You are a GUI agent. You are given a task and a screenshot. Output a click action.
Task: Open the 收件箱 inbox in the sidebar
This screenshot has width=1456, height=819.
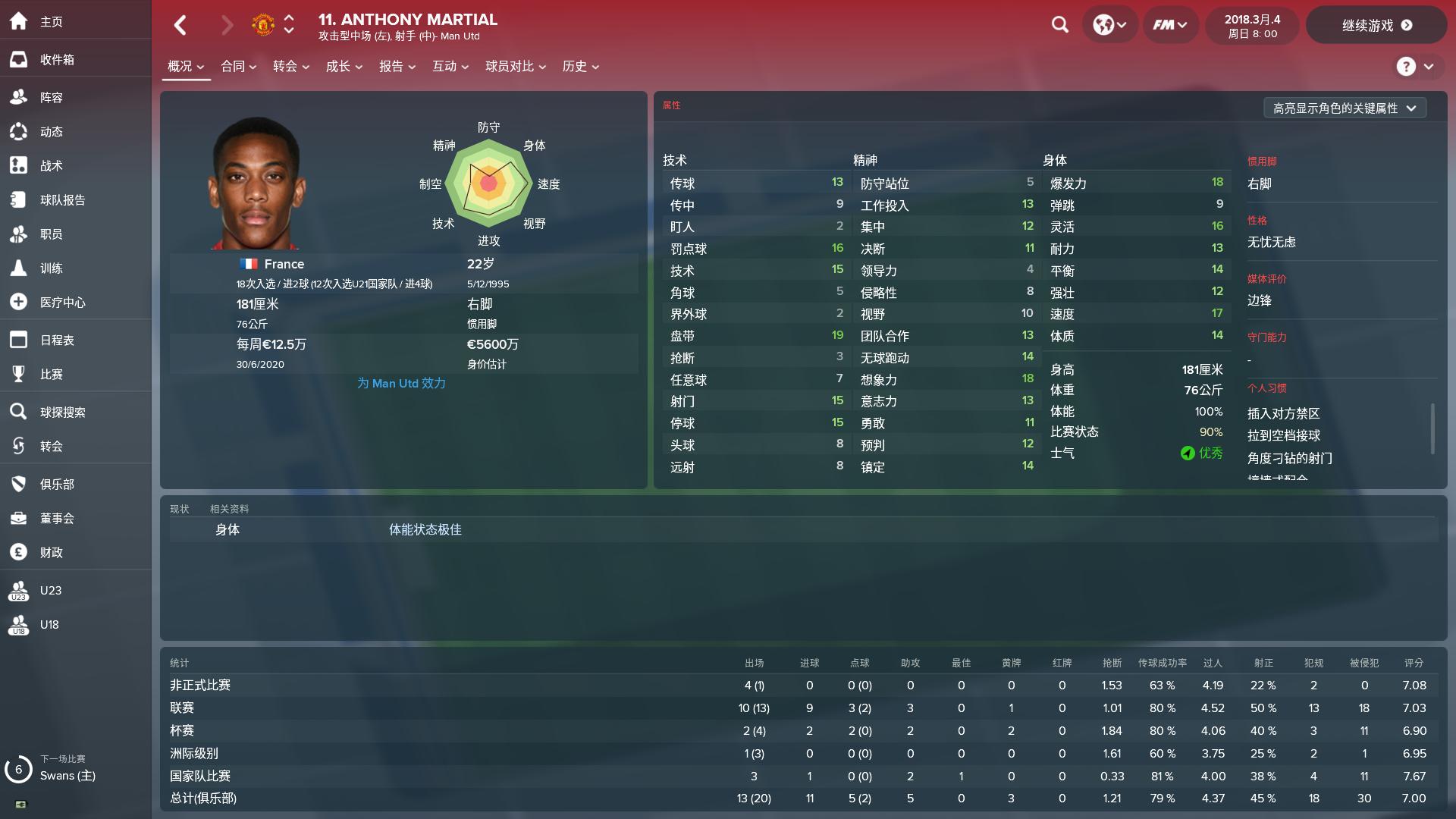[x=58, y=59]
